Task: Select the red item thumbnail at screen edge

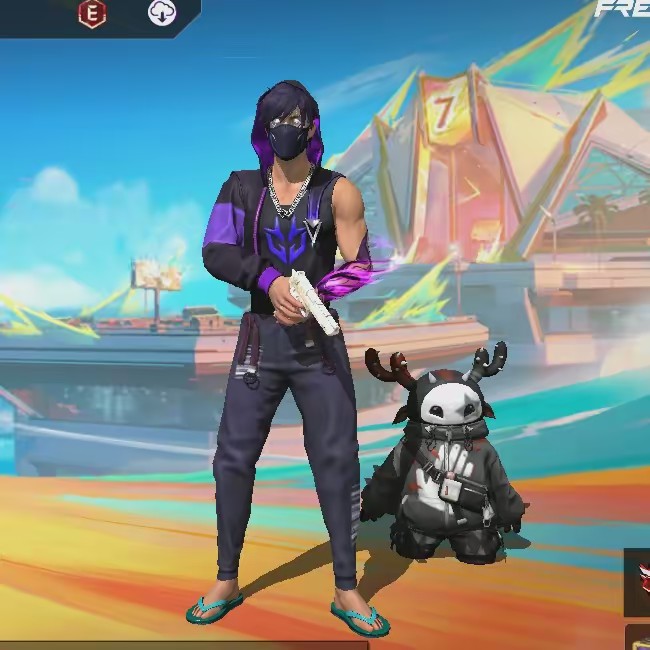Action: coord(638,581)
